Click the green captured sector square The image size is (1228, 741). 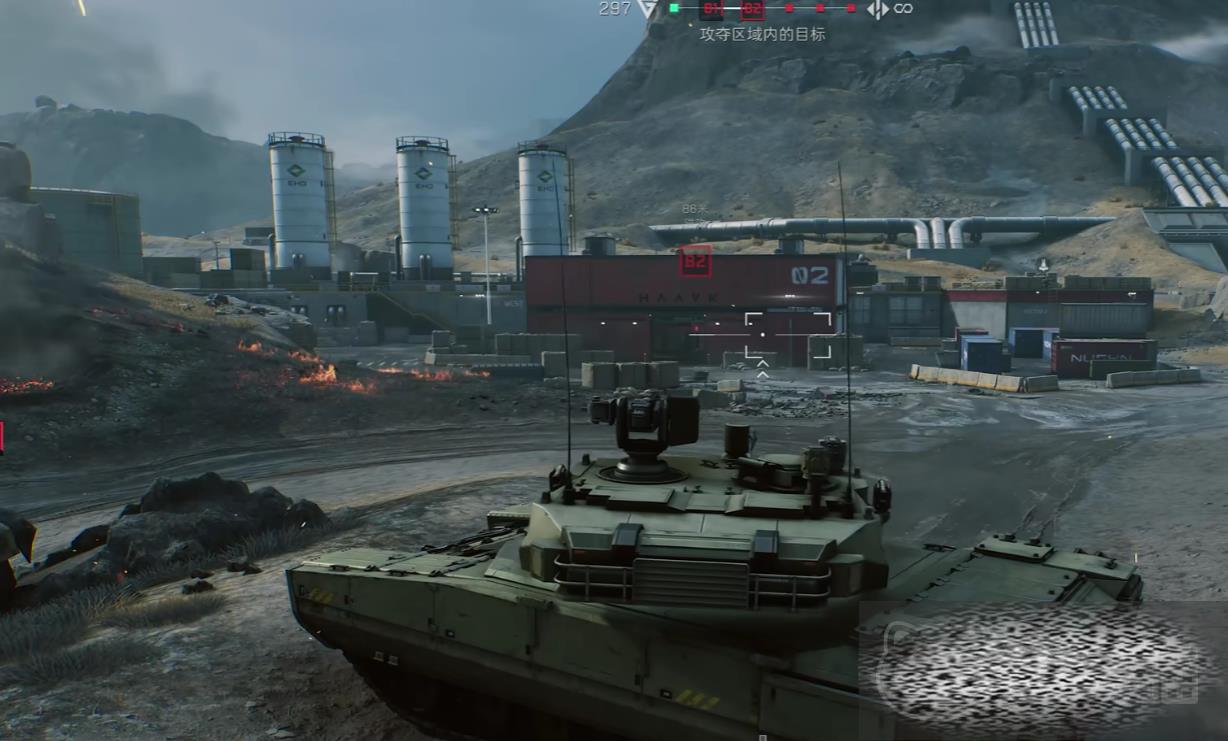pos(674,8)
